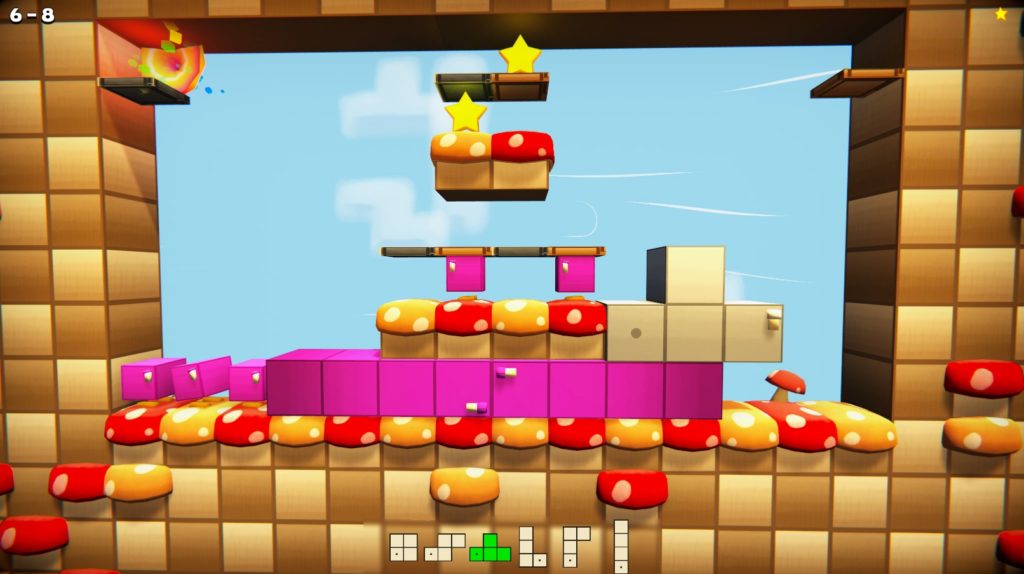Pick the green T-shaped piece
This screenshot has height=574, width=1024.
coord(490,548)
